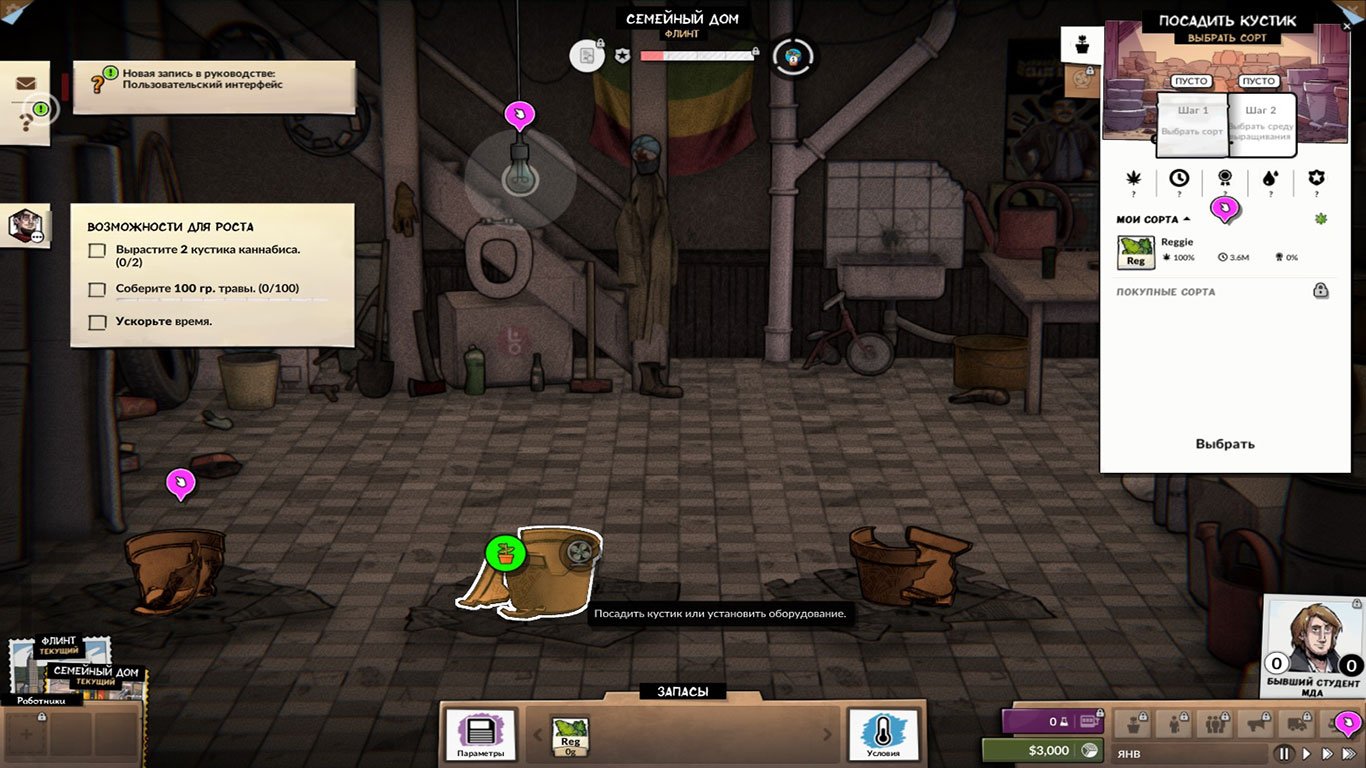Open the plant pot tab beside the panel
Viewport: 1366px width, 768px height.
[1082, 45]
